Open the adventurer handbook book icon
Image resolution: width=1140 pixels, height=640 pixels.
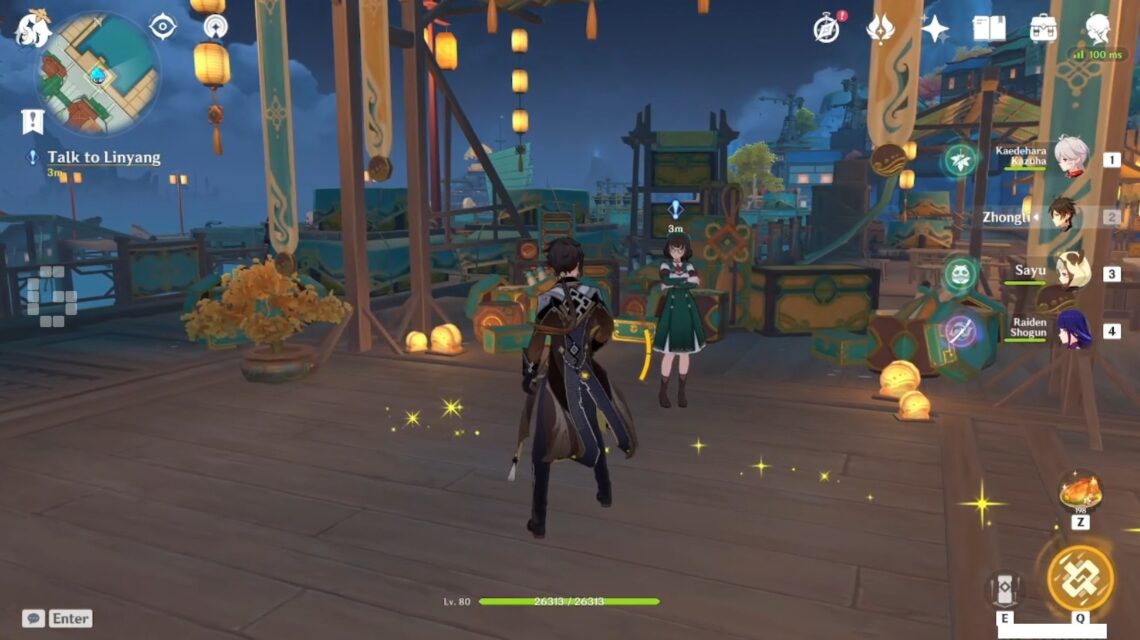tap(989, 28)
